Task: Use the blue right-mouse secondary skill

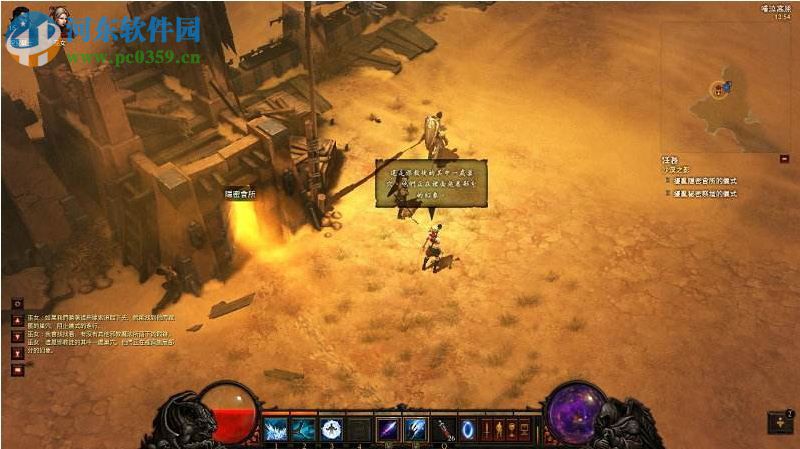Action: pos(414,430)
